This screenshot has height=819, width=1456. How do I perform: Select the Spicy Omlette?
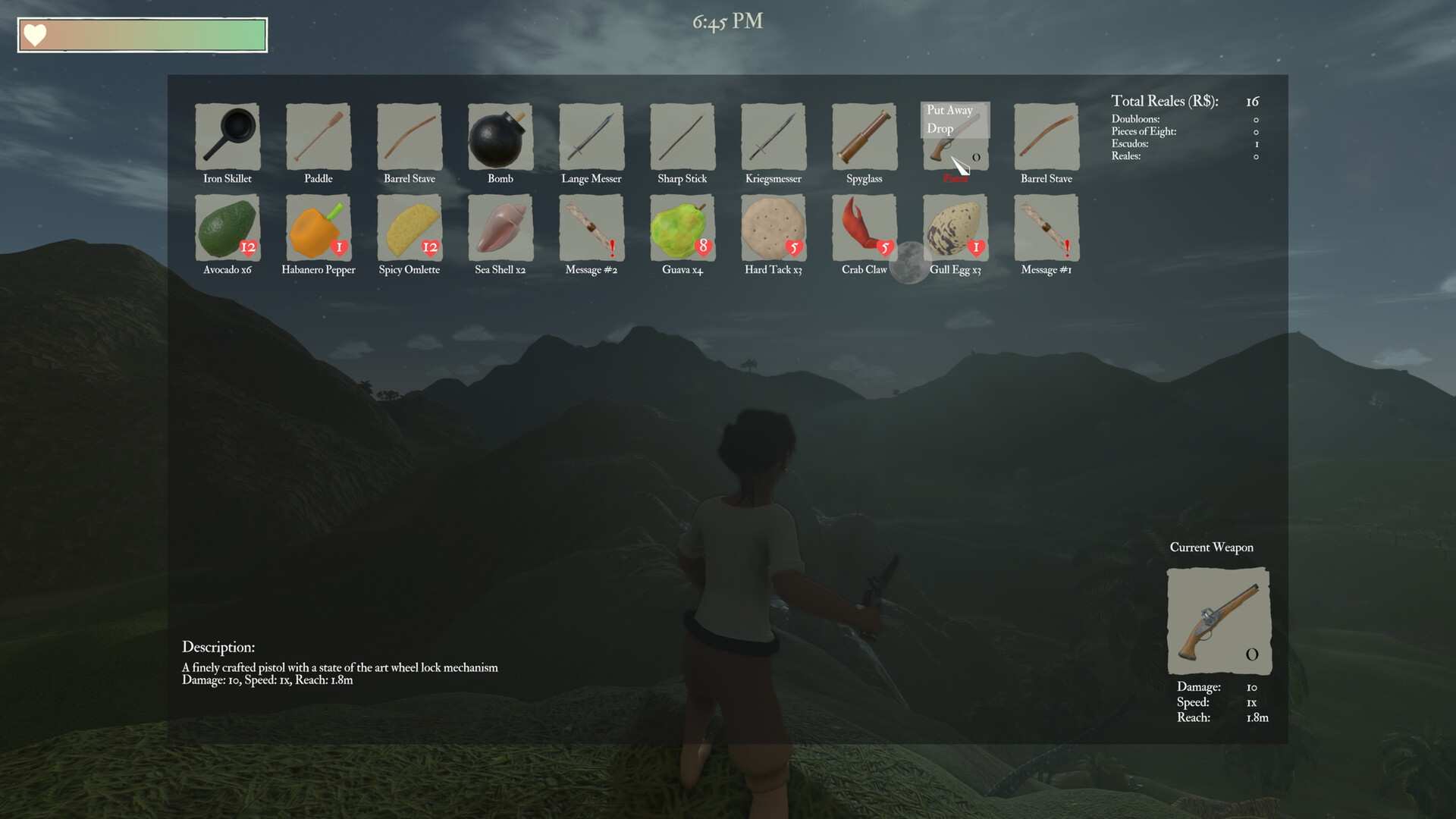point(409,227)
